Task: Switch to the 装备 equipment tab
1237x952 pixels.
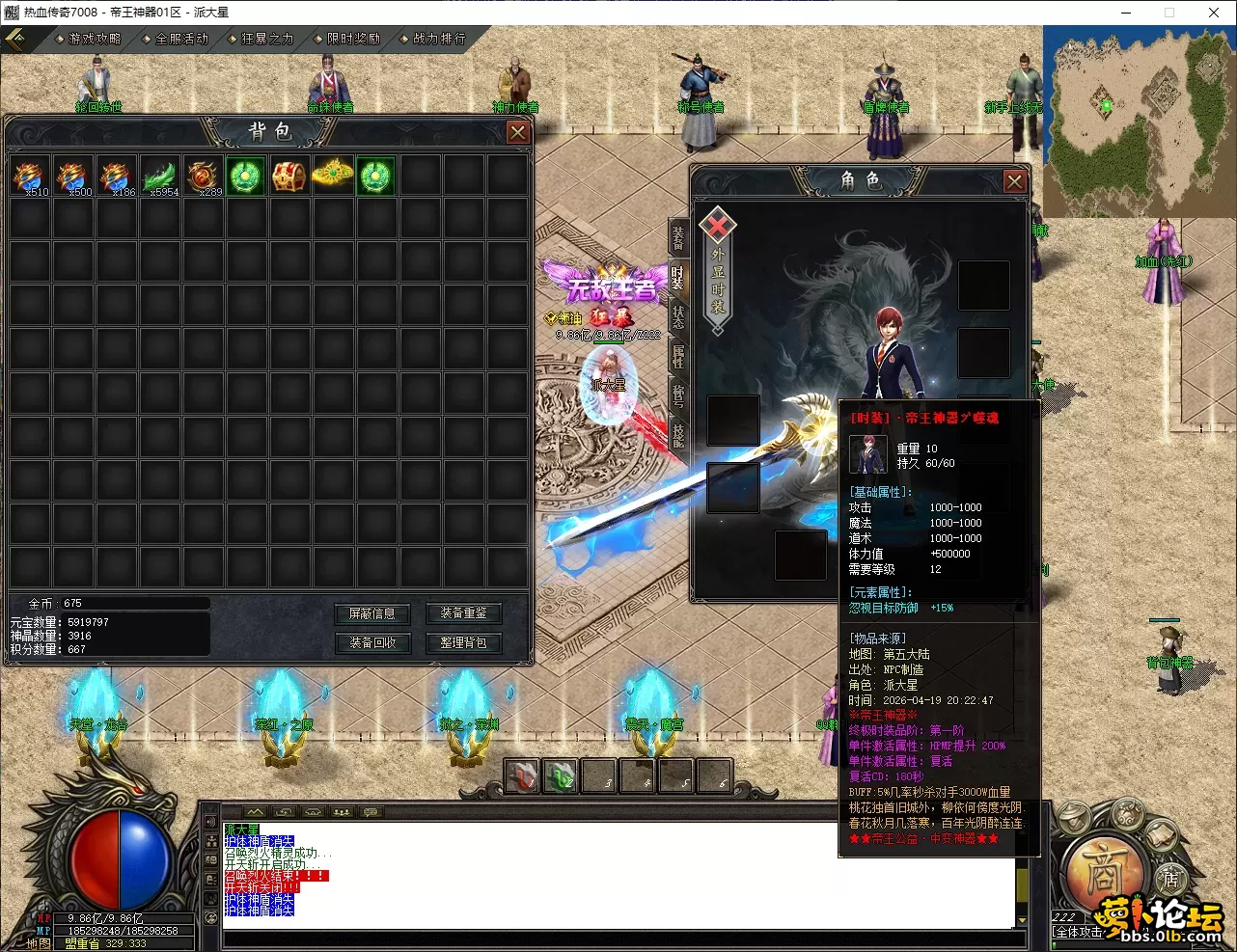Action: coord(678,236)
